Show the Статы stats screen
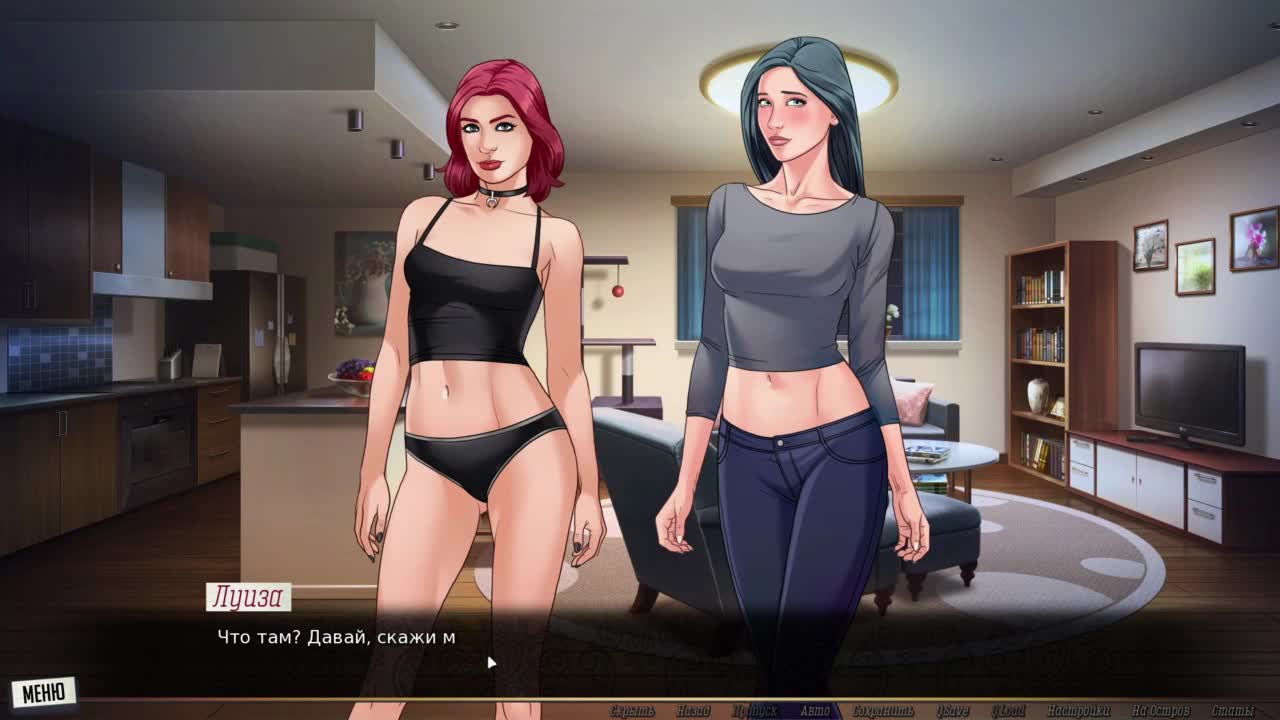This screenshot has width=1280, height=720. (x=1232, y=711)
